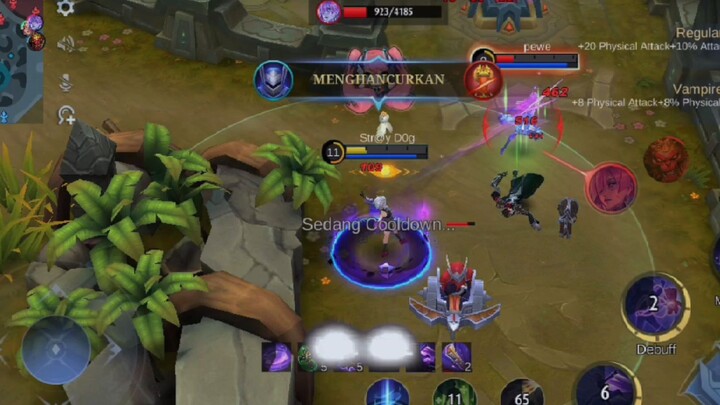Activate the Debuff skill button

click(x=655, y=307)
